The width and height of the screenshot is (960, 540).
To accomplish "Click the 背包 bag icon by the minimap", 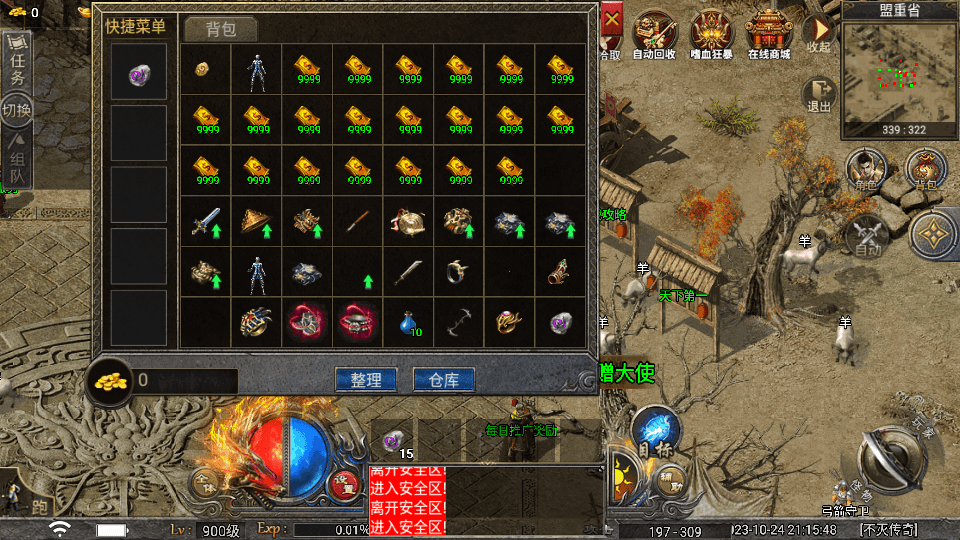I will click(926, 170).
